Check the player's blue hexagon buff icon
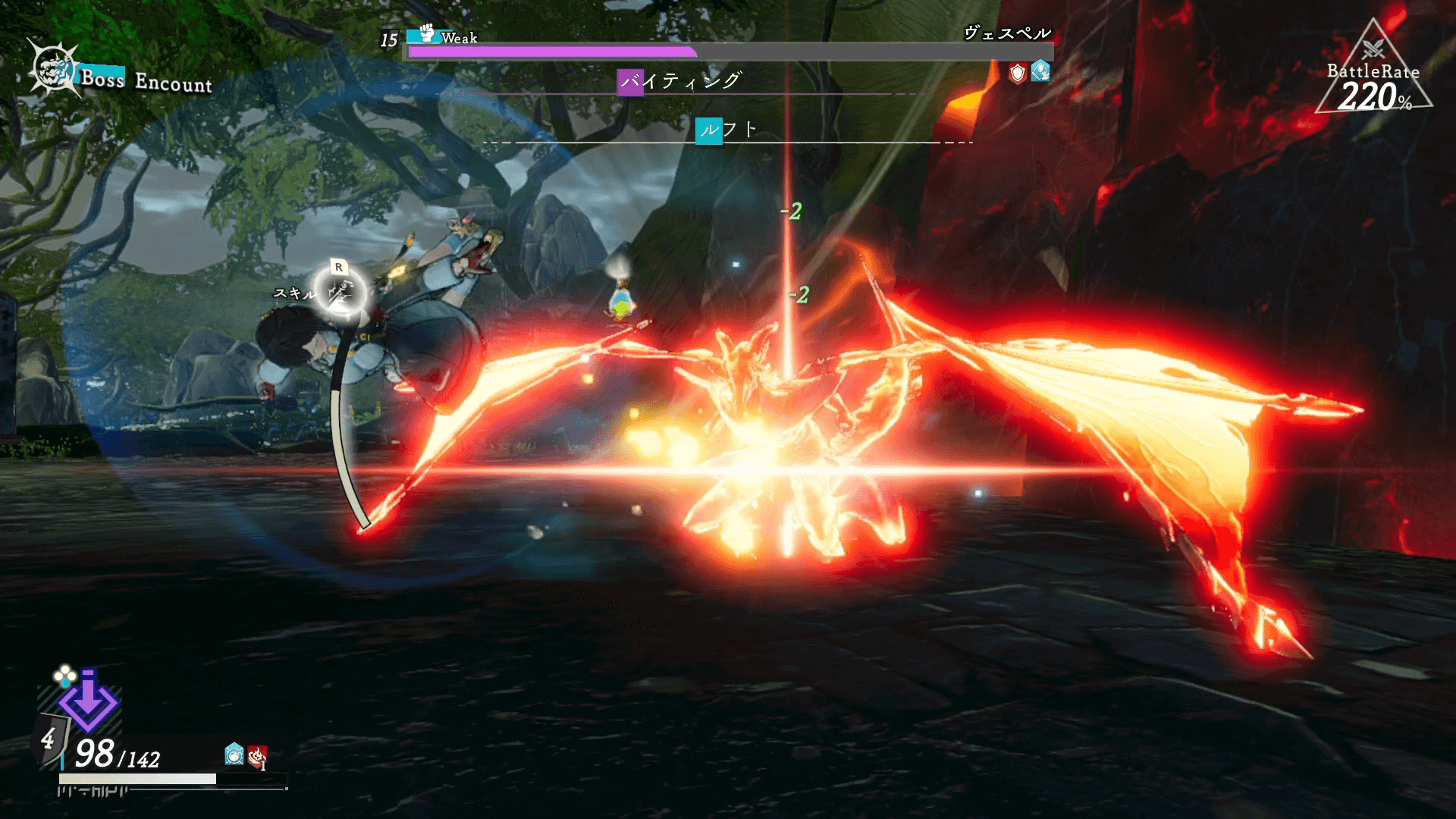 click(x=234, y=754)
